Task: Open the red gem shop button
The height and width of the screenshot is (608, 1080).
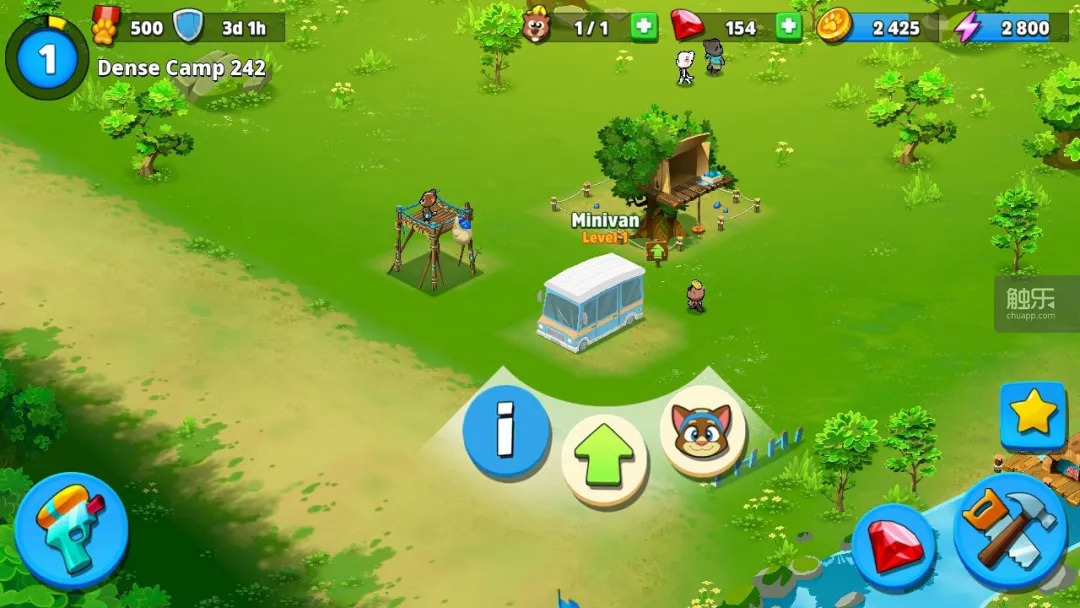Action: (893, 548)
